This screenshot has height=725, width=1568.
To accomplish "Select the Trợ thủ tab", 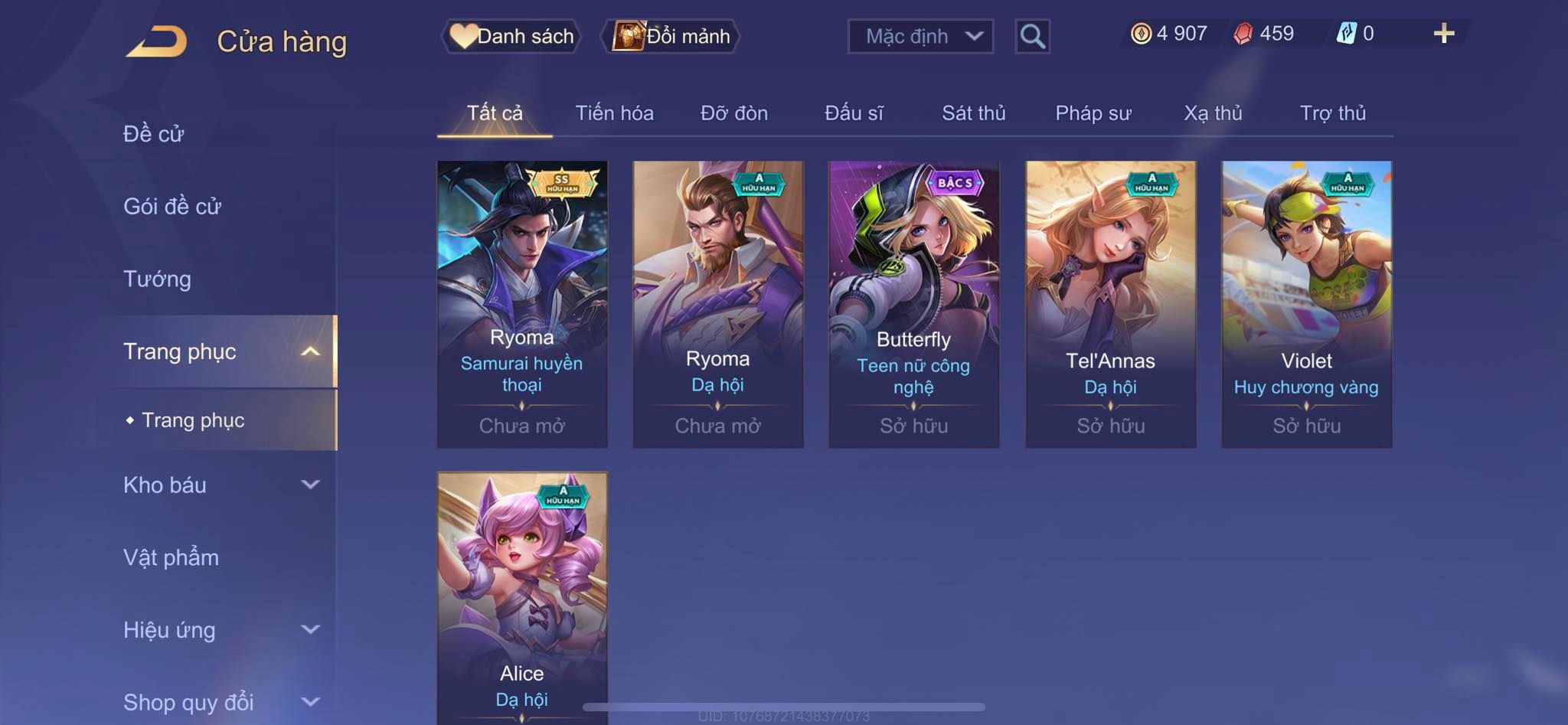I will tap(1332, 113).
